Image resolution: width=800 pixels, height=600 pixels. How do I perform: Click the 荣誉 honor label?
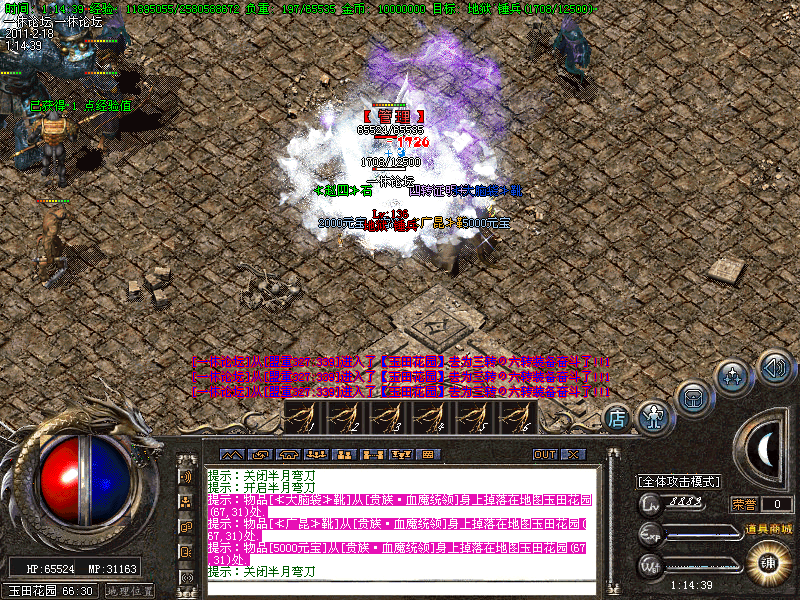click(x=744, y=504)
